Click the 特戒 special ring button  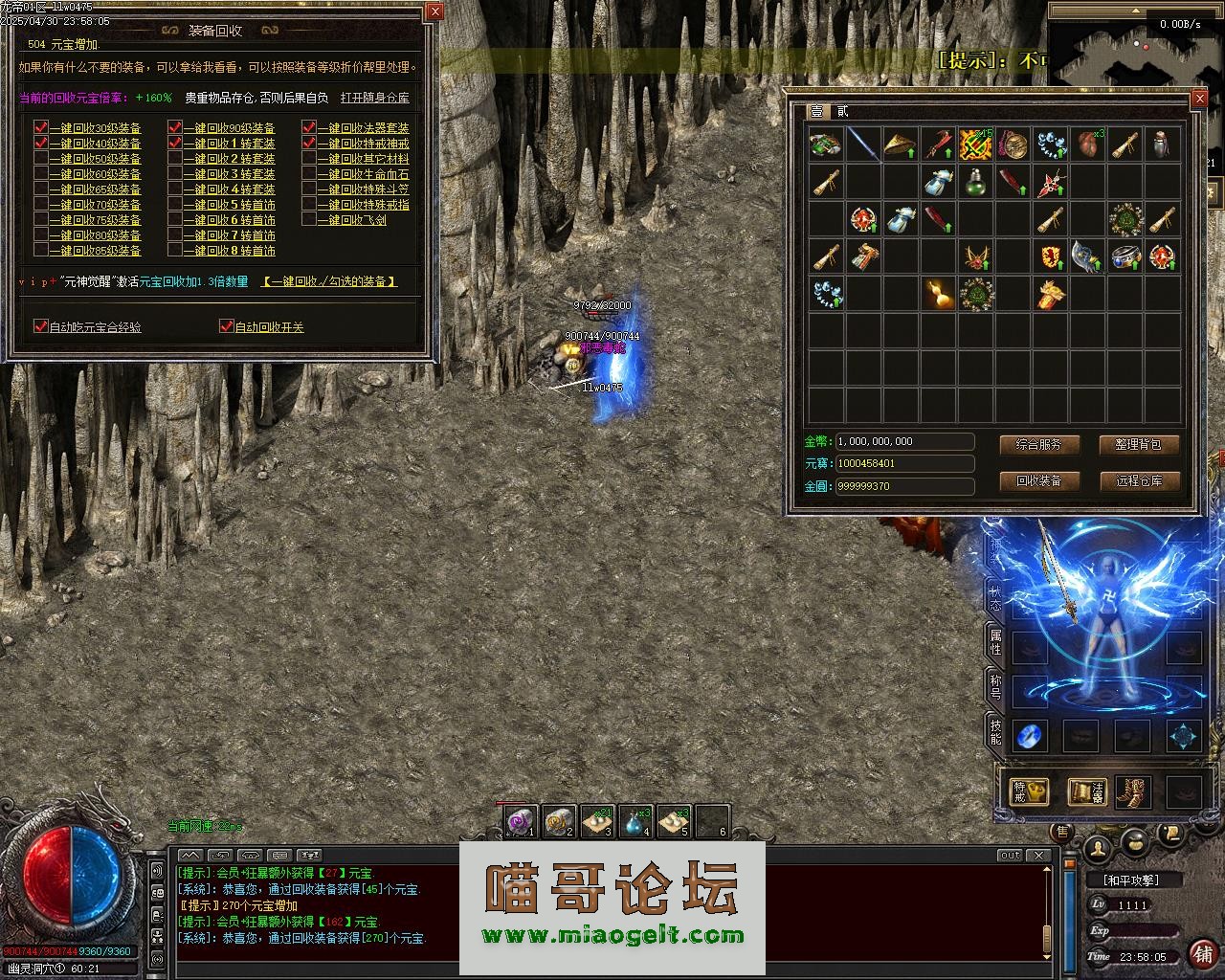(1029, 791)
